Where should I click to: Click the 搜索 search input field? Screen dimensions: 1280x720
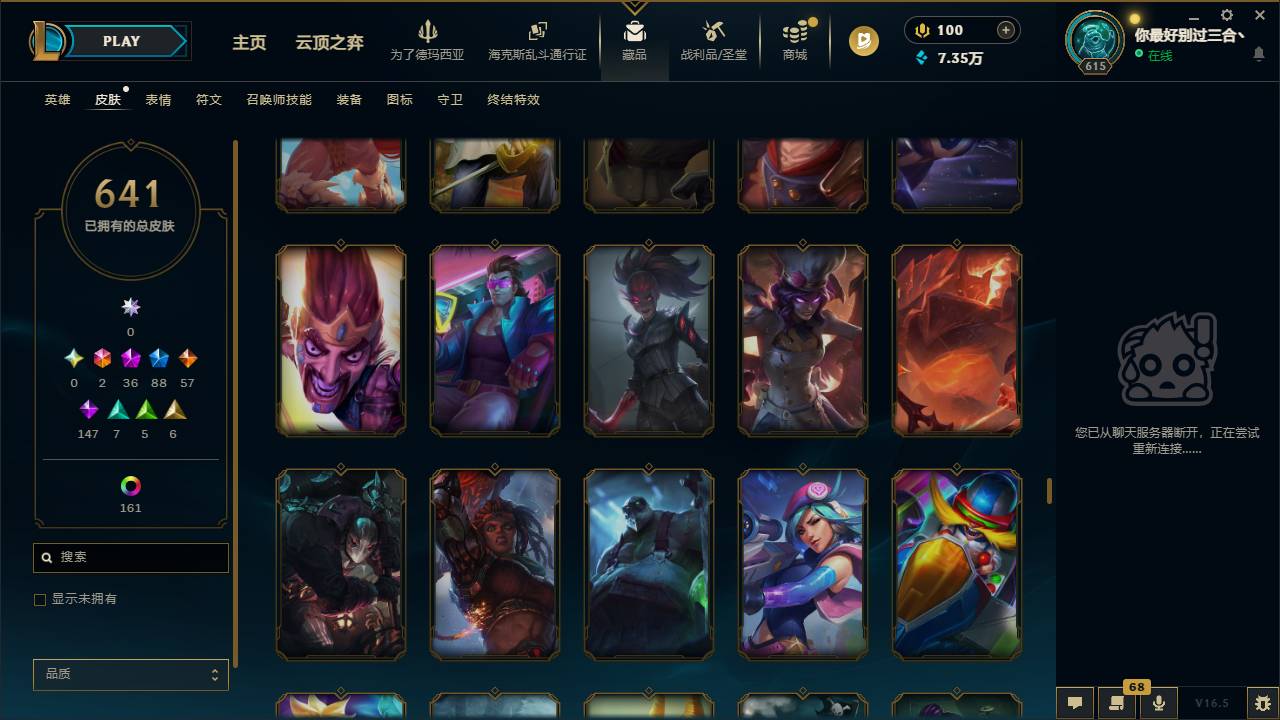point(130,557)
